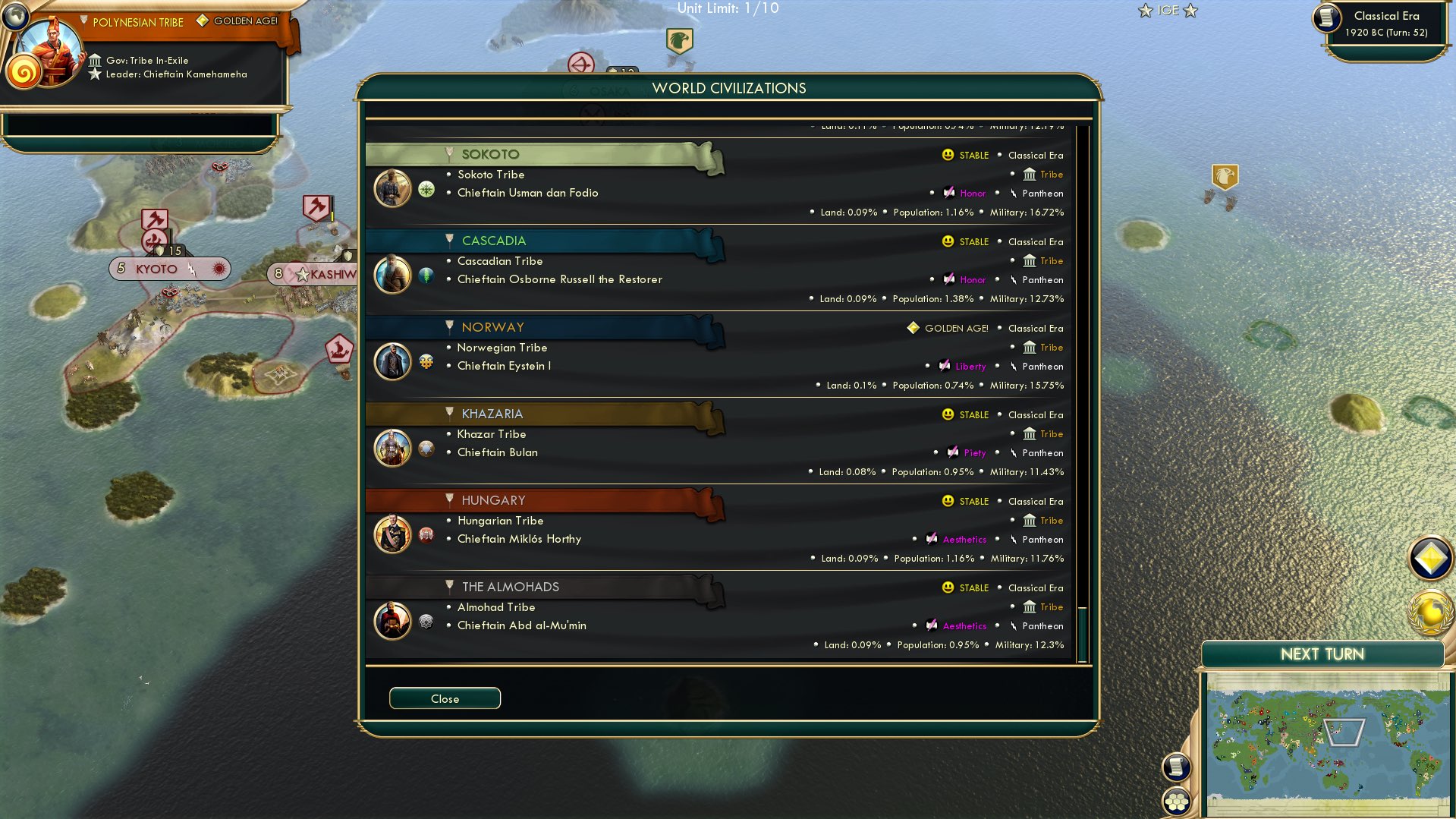The image size is (1456, 819).
Task: Click the Pantheon icon in The Almohads row
Action: tap(1014, 626)
